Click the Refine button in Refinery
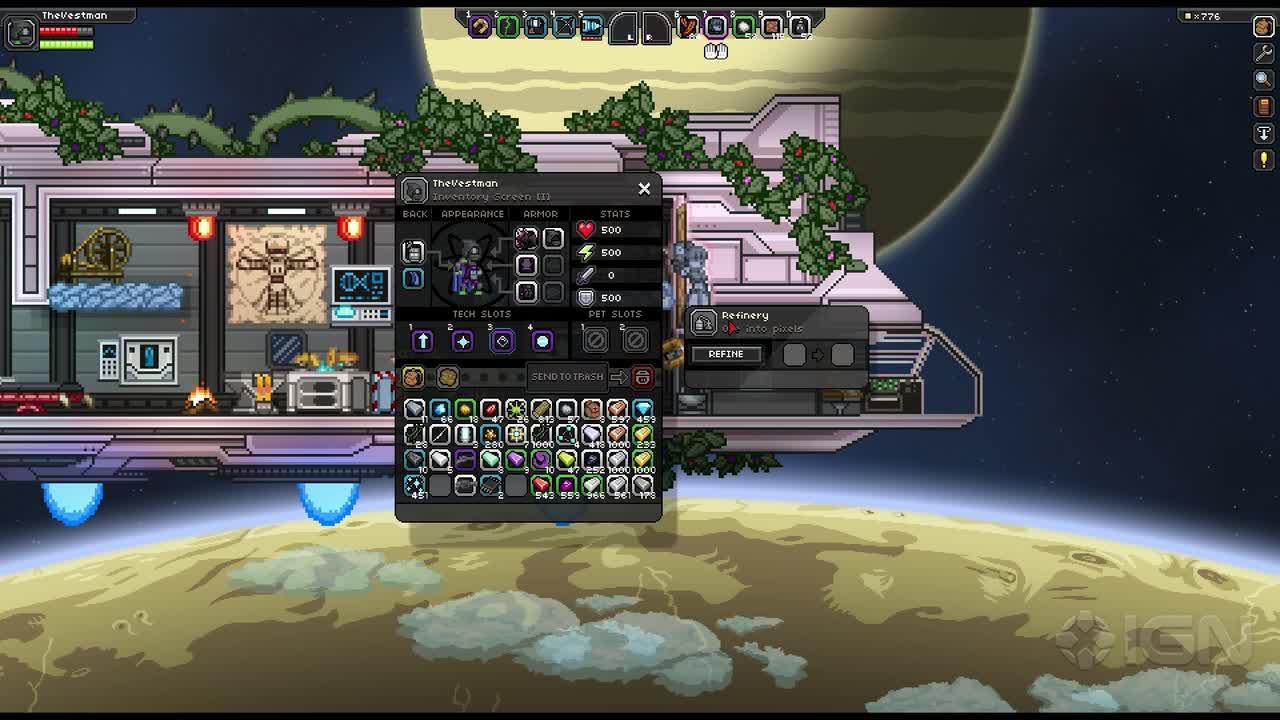Image resolution: width=1280 pixels, height=720 pixels. 726,354
